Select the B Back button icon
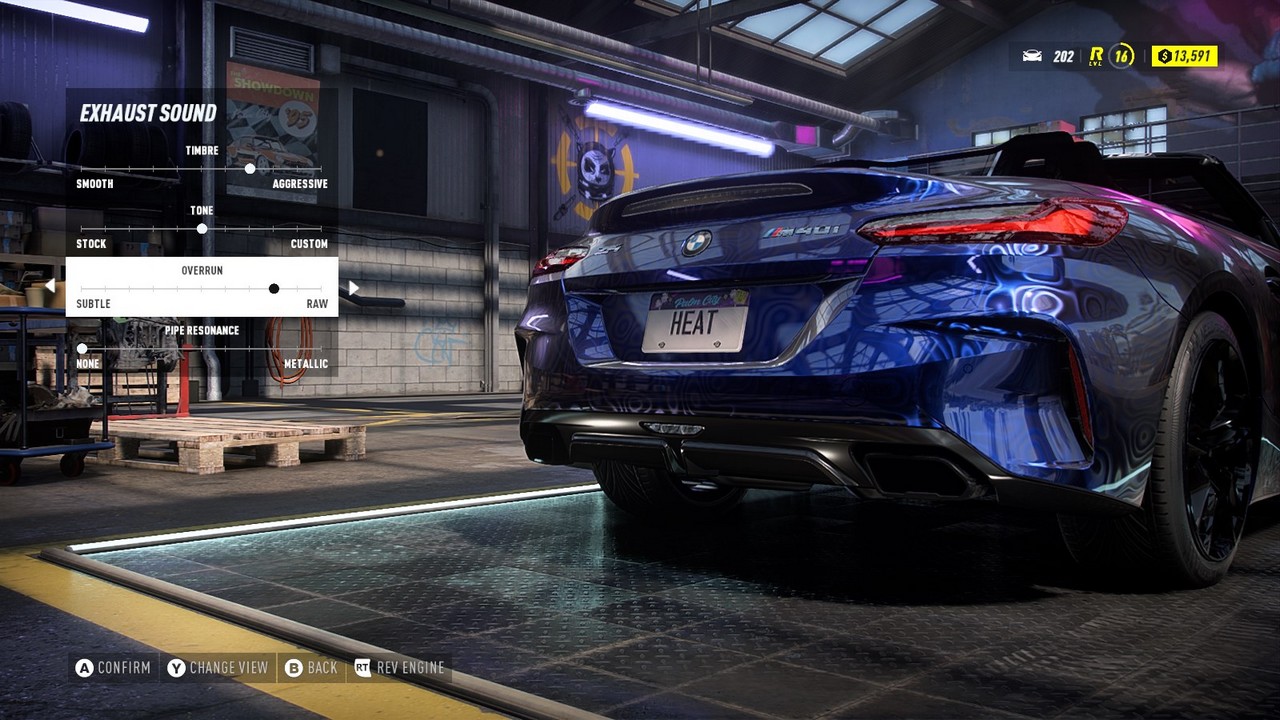Image resolution: width=1280 pixels, height=720 pixels. click(293, 667)
